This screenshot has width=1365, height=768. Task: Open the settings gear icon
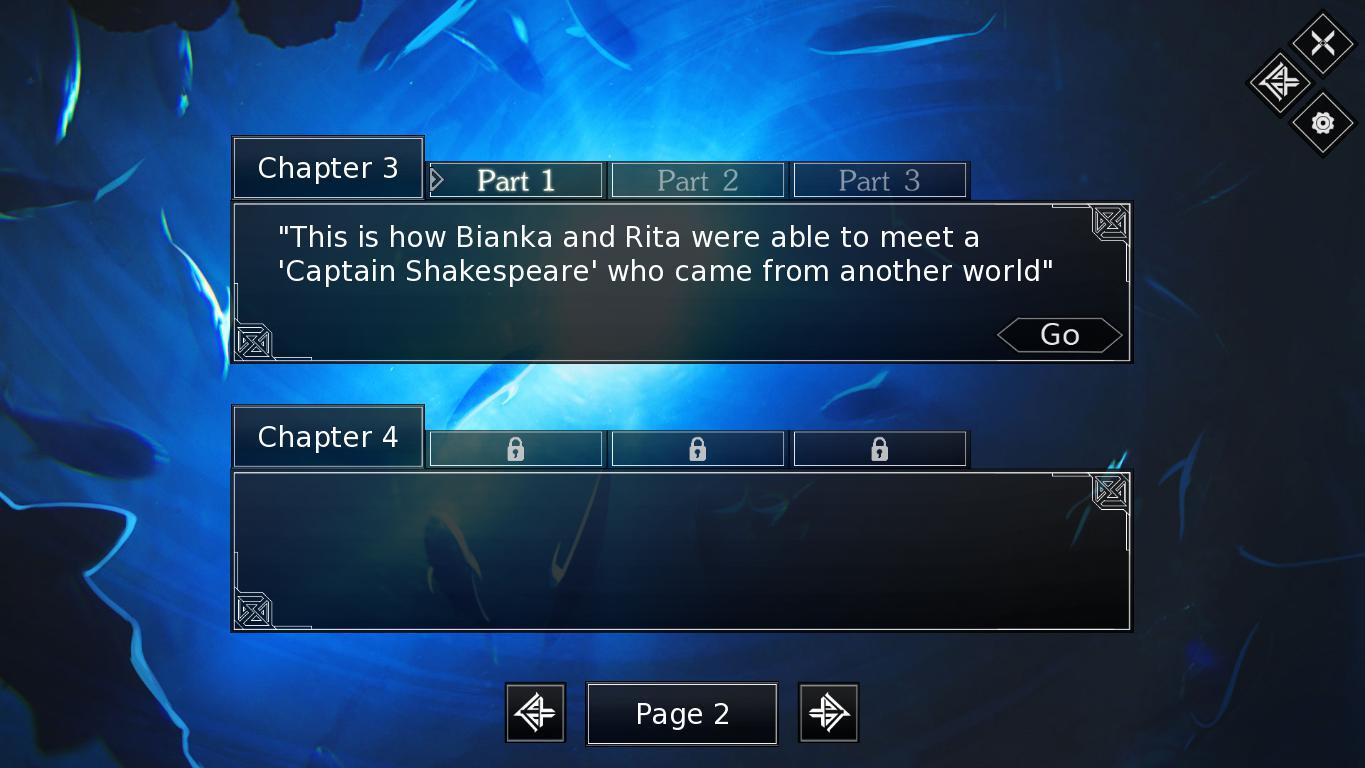[1322, 123]
